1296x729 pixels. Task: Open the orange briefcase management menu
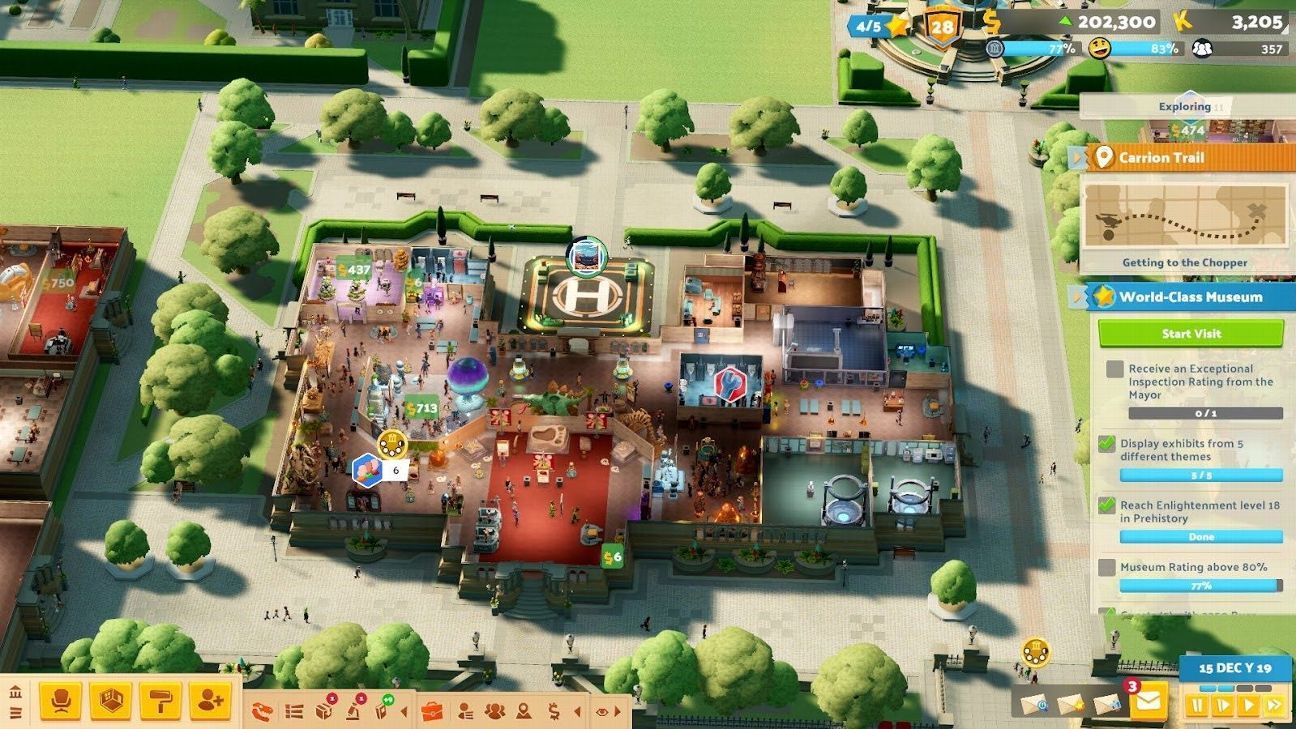(x=432, y=711)
